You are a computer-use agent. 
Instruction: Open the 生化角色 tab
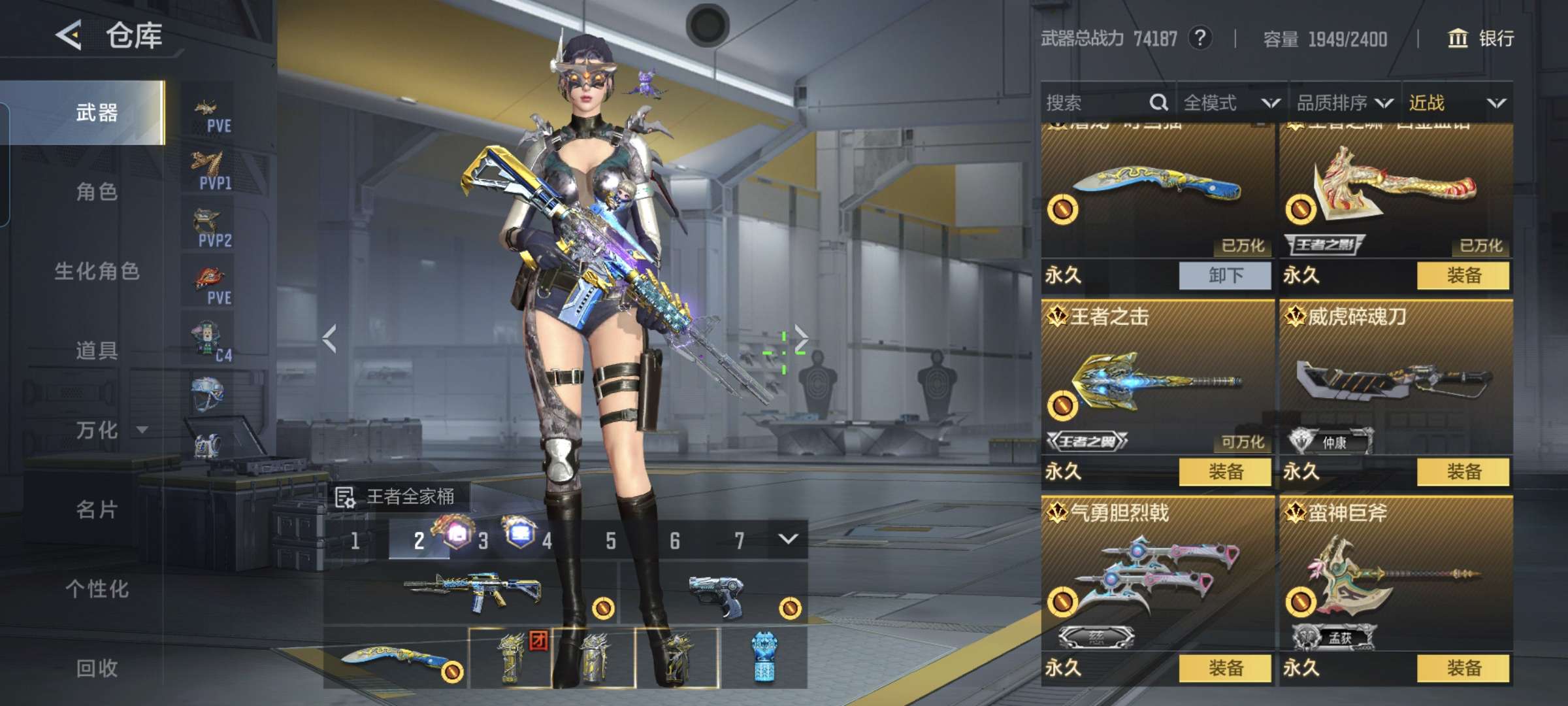(97, 271)
